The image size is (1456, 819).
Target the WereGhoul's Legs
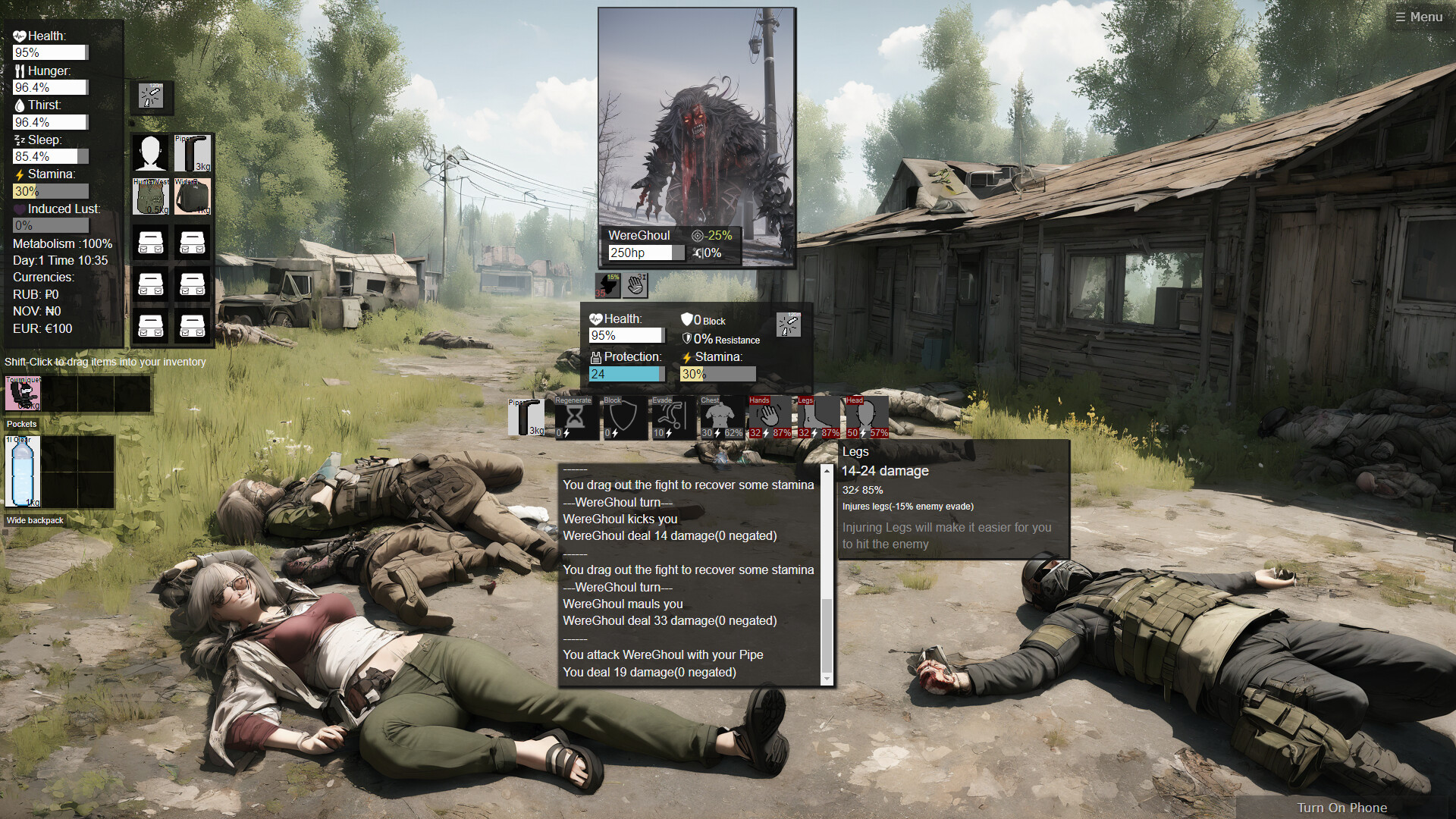tap(817, 417)
